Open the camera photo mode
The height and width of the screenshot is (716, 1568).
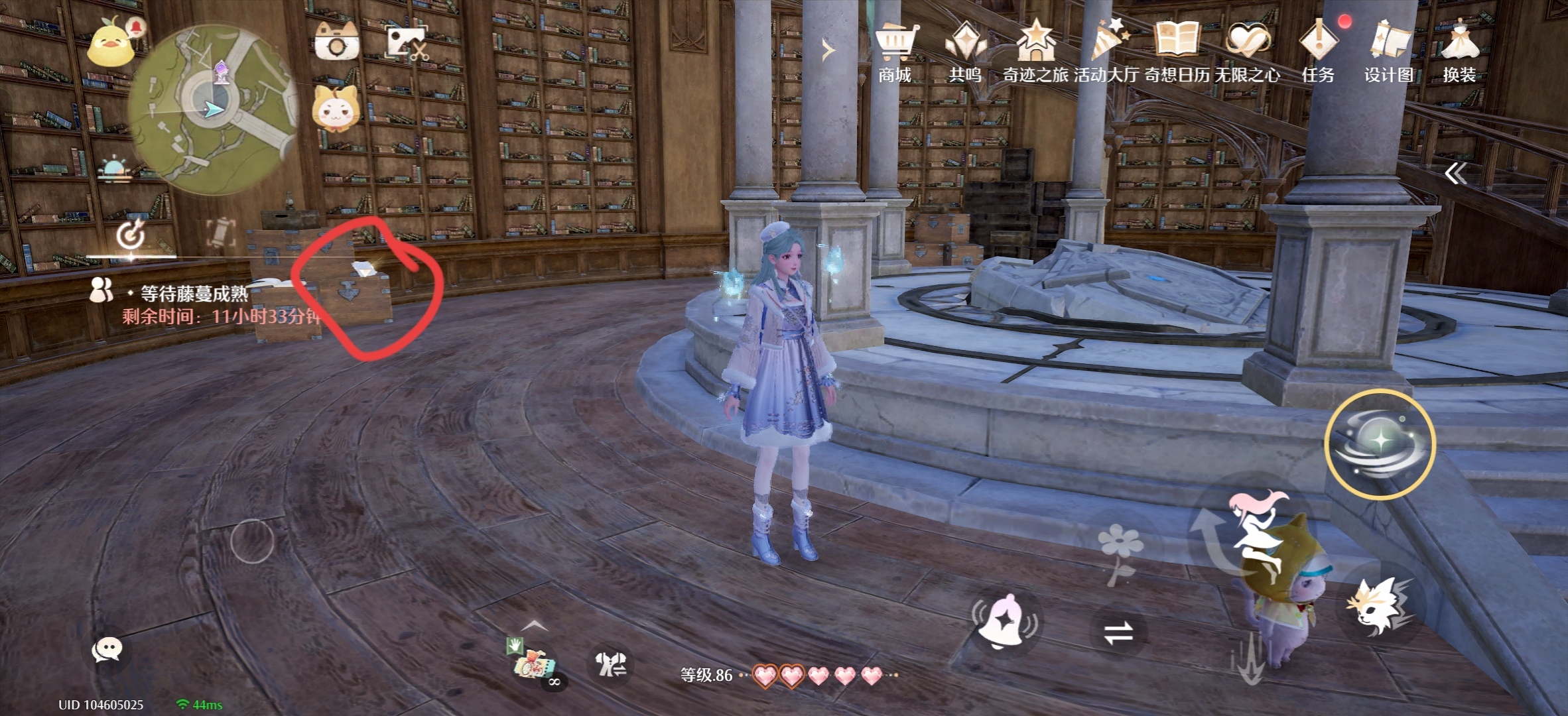pos(337,42)
